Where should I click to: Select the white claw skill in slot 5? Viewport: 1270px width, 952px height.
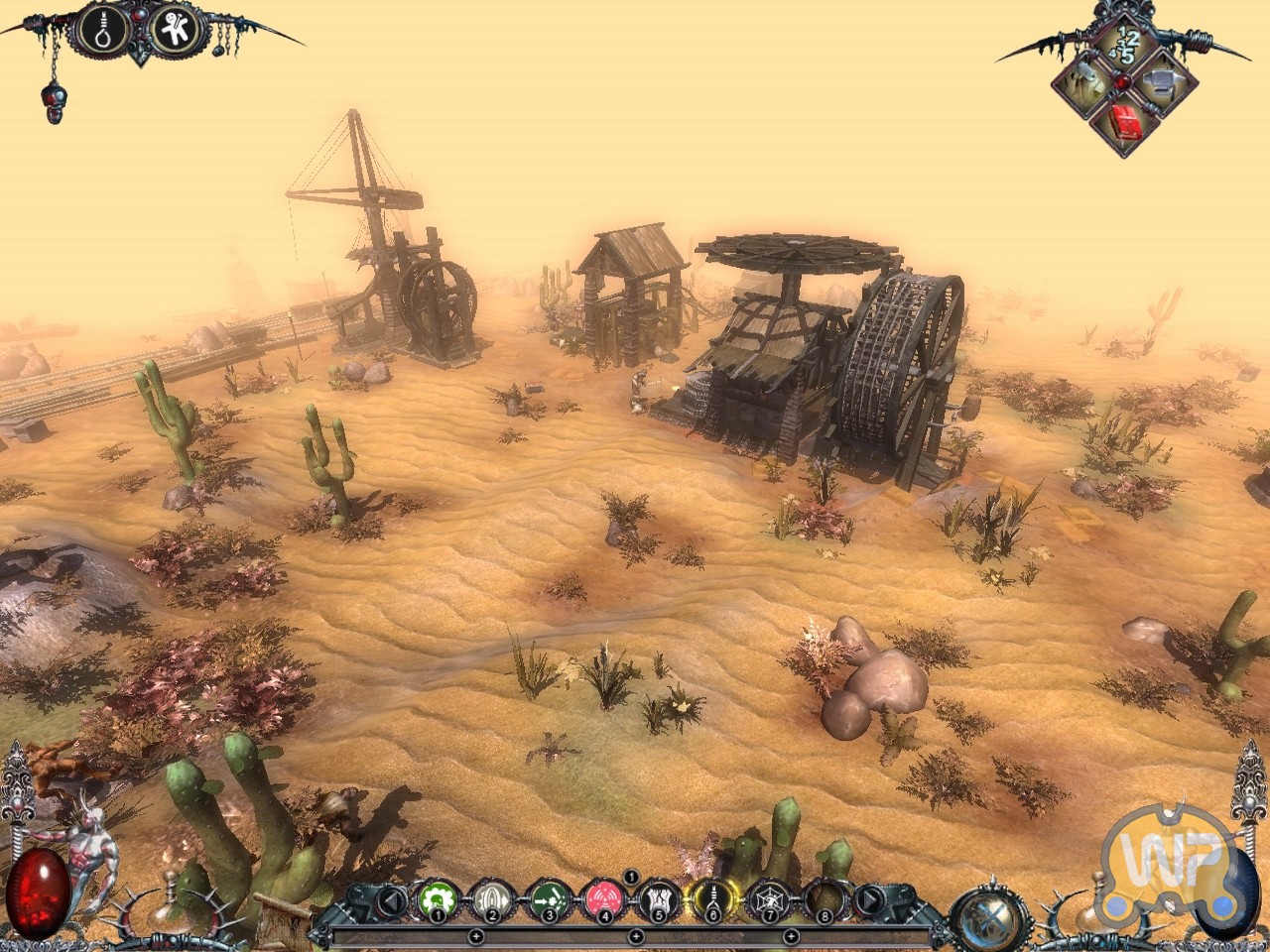point(655,899)
